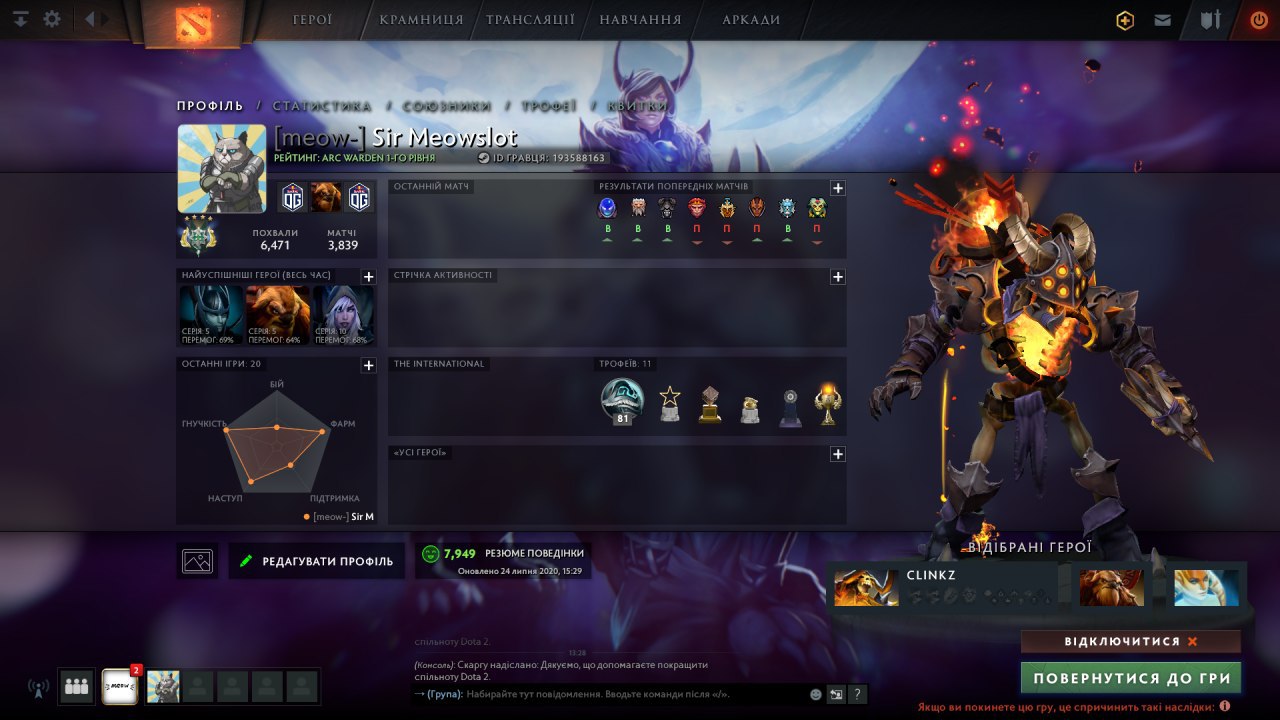Go to the Крамниця store menu

[x=421, y=20]
